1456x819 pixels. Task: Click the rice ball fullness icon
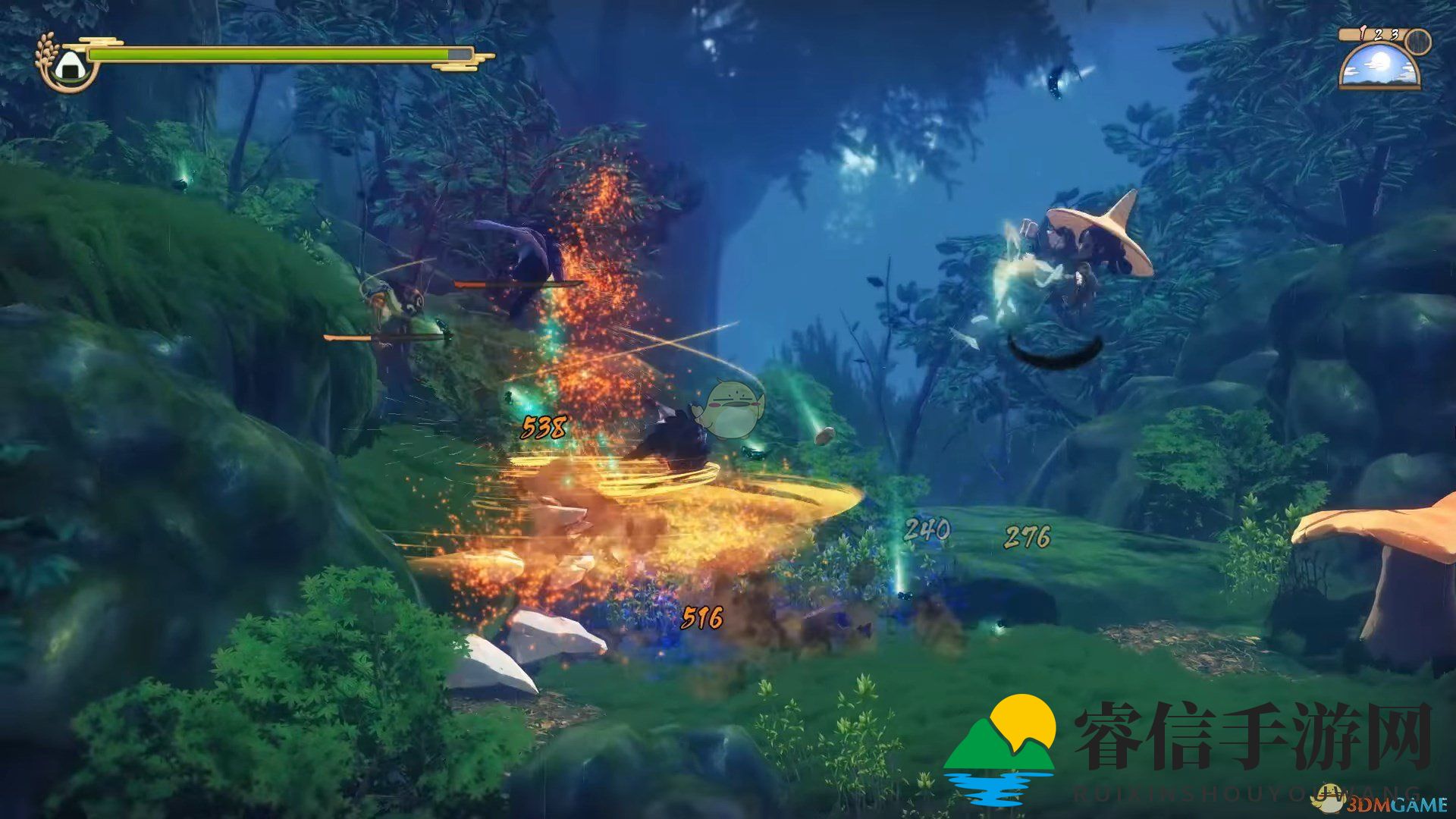(67, 64)
